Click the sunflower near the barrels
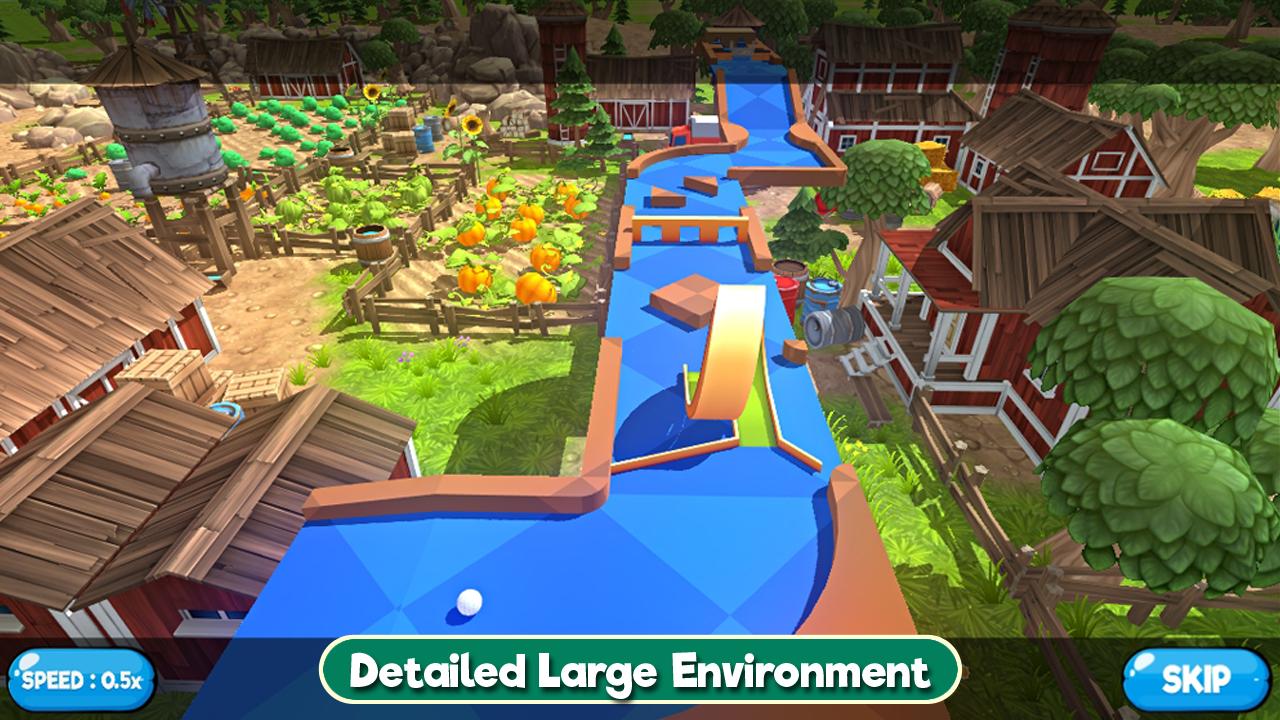Viewport: 1280px width, 720px height. (x=471, y=124)
